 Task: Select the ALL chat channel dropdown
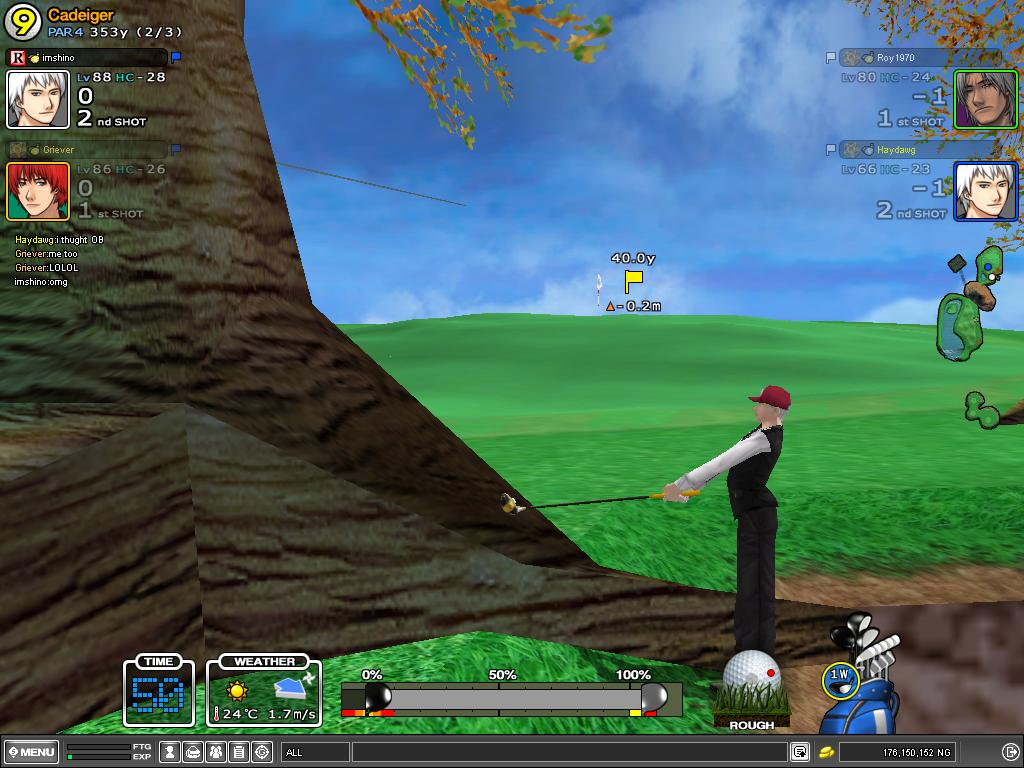click(x=315, y=752)
